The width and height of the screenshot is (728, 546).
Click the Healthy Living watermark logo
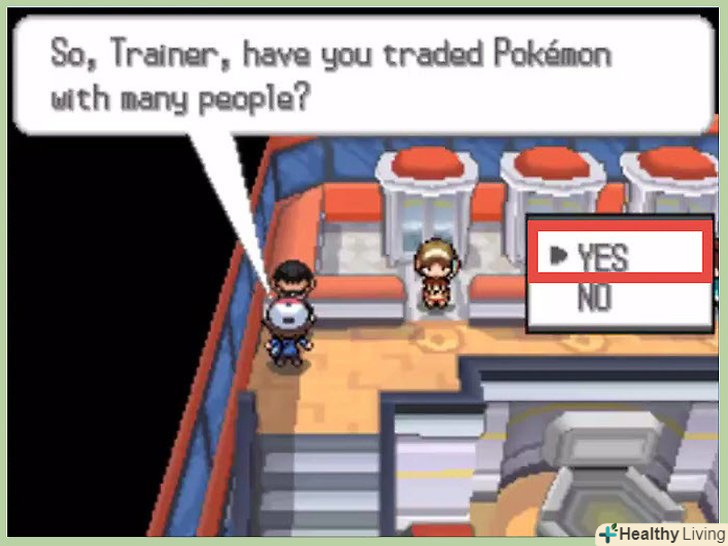pyautogui.click(x=660, y=532)
